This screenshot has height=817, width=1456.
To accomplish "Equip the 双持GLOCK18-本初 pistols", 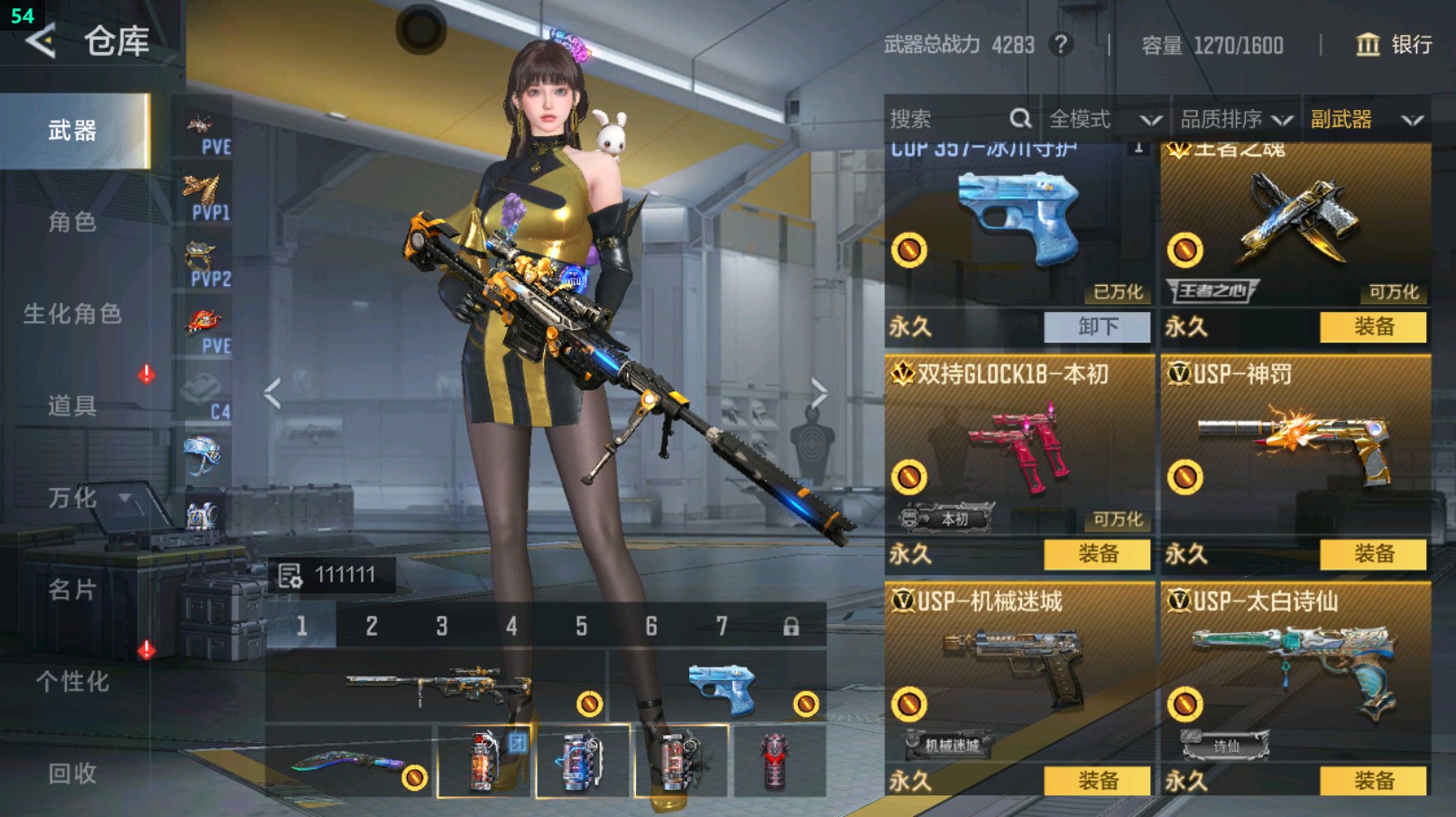I will point(1097,554).
